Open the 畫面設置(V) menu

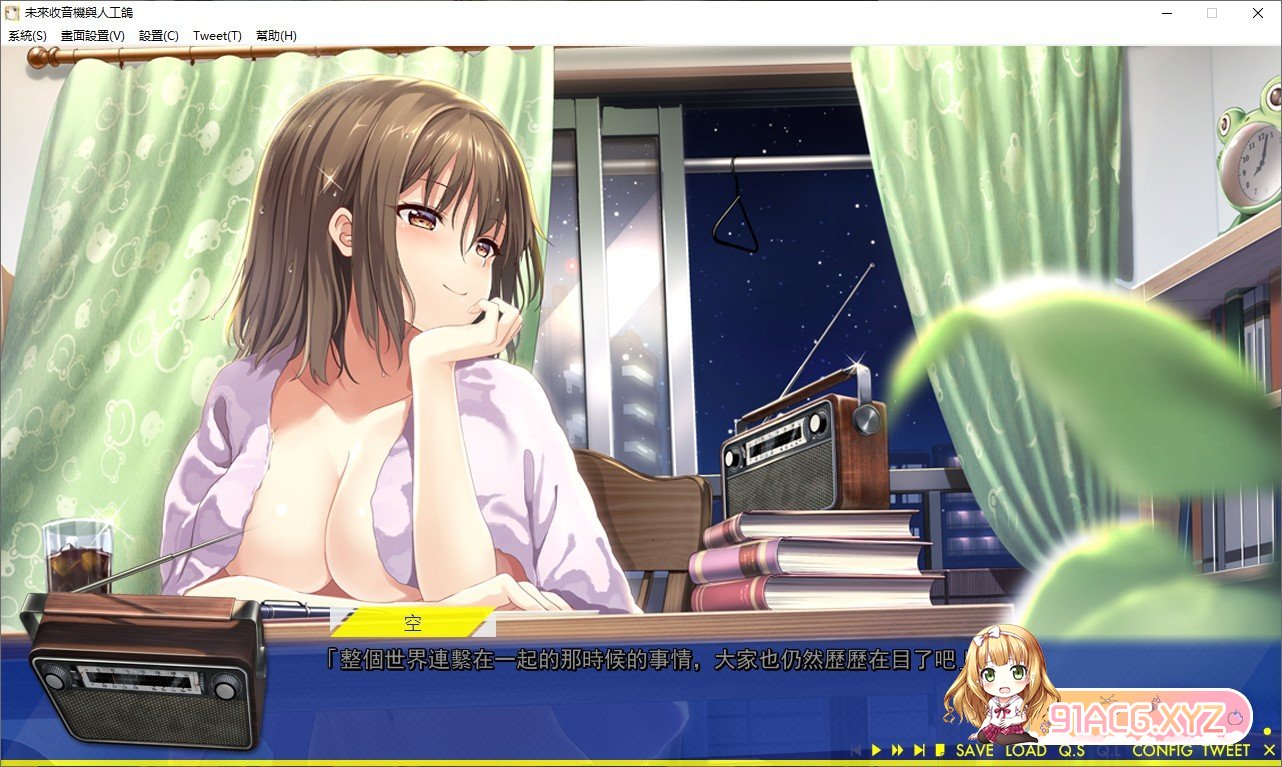click(92, 35)
